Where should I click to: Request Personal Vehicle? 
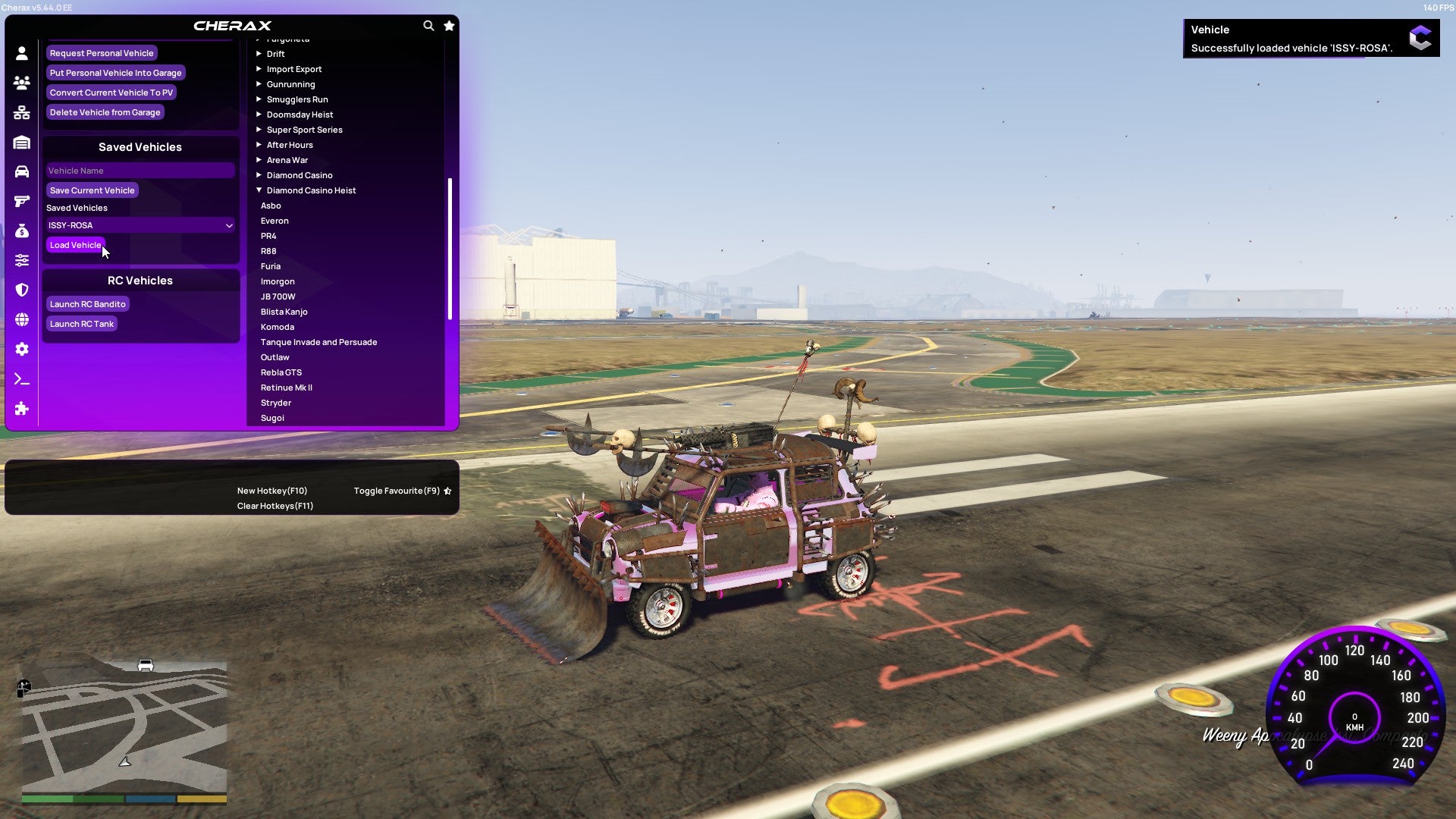[102, 53]
